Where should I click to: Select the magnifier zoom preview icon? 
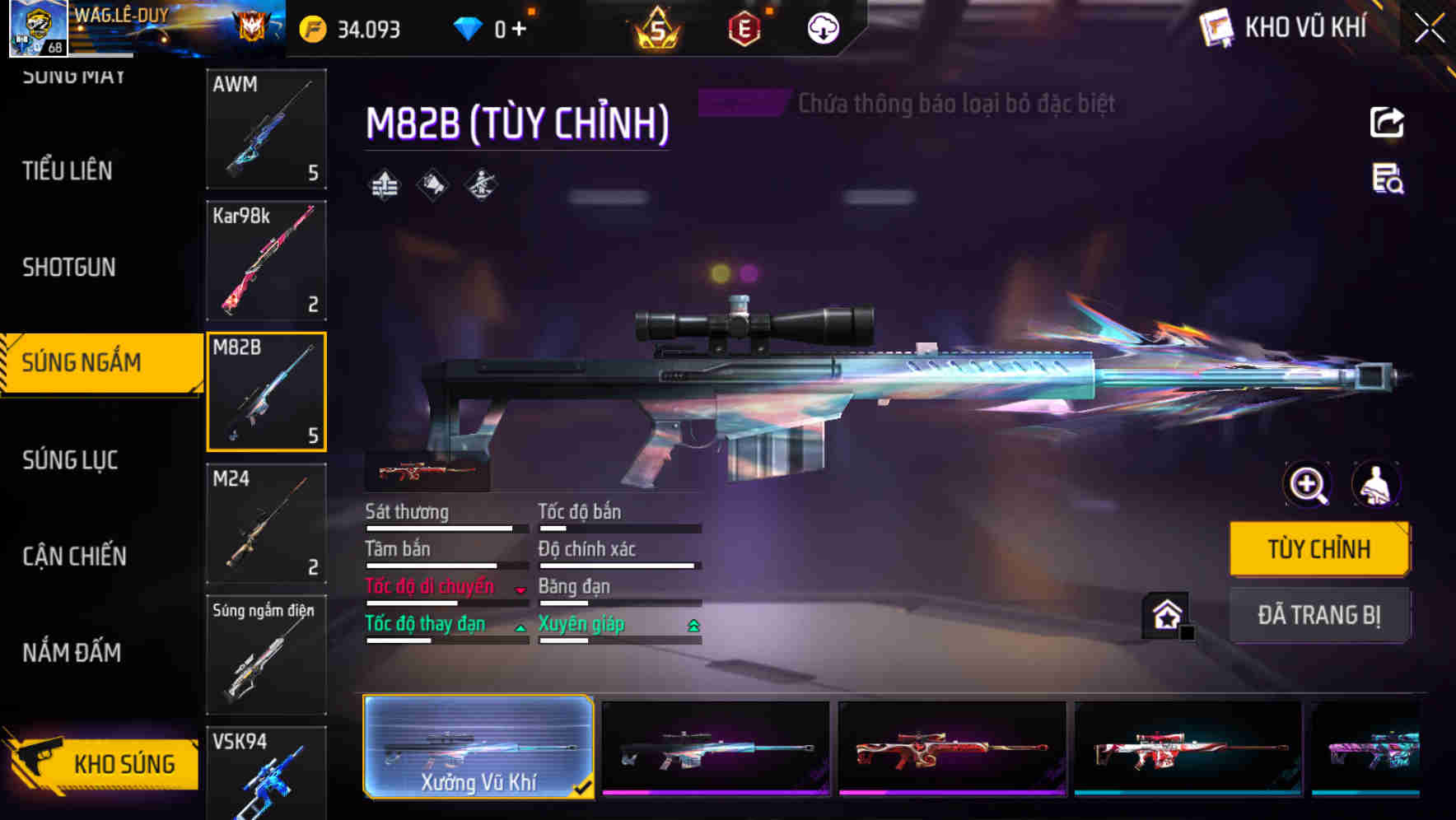pos(1306,484)
